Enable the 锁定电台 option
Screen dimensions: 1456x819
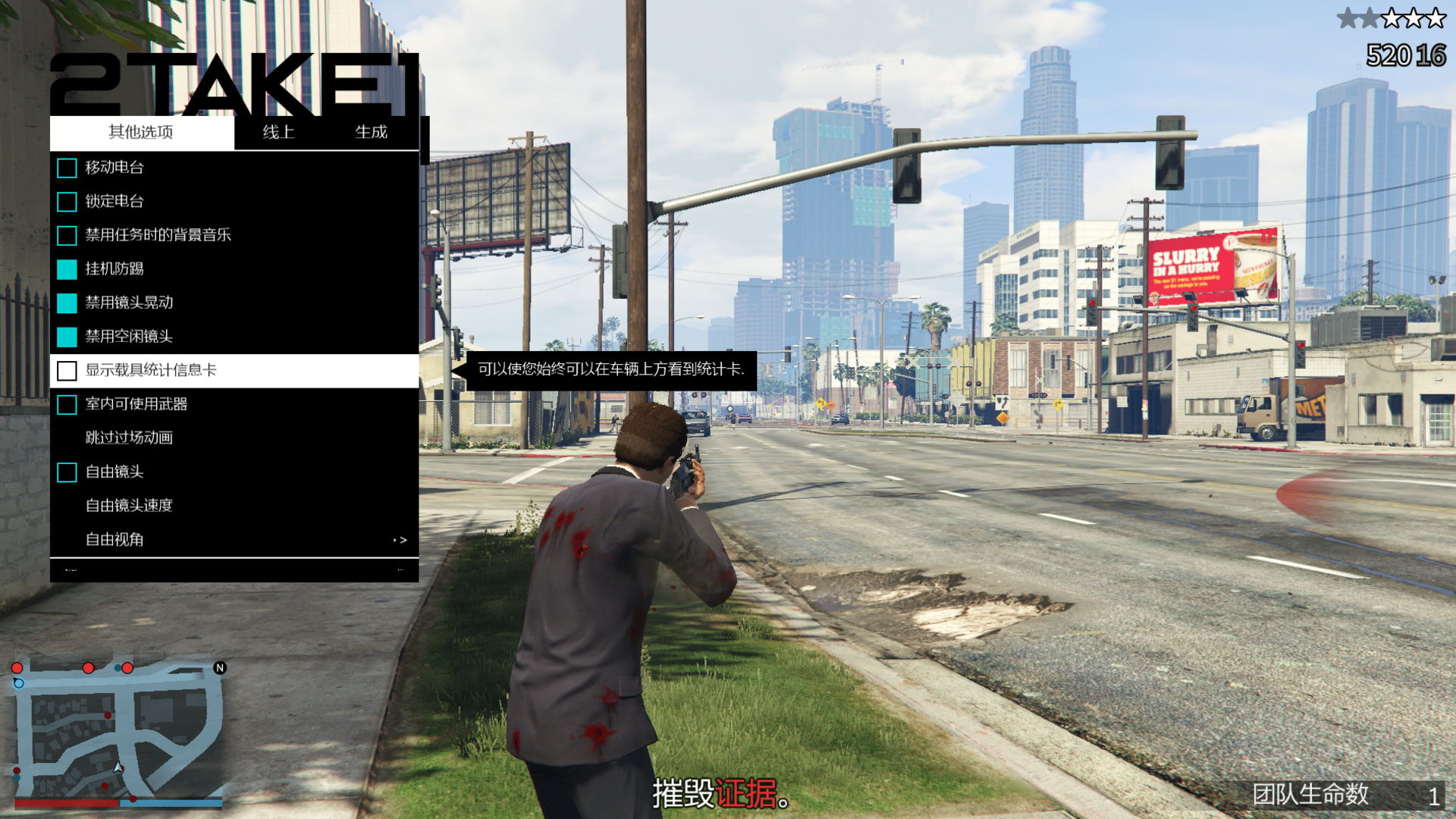point(67,202)
